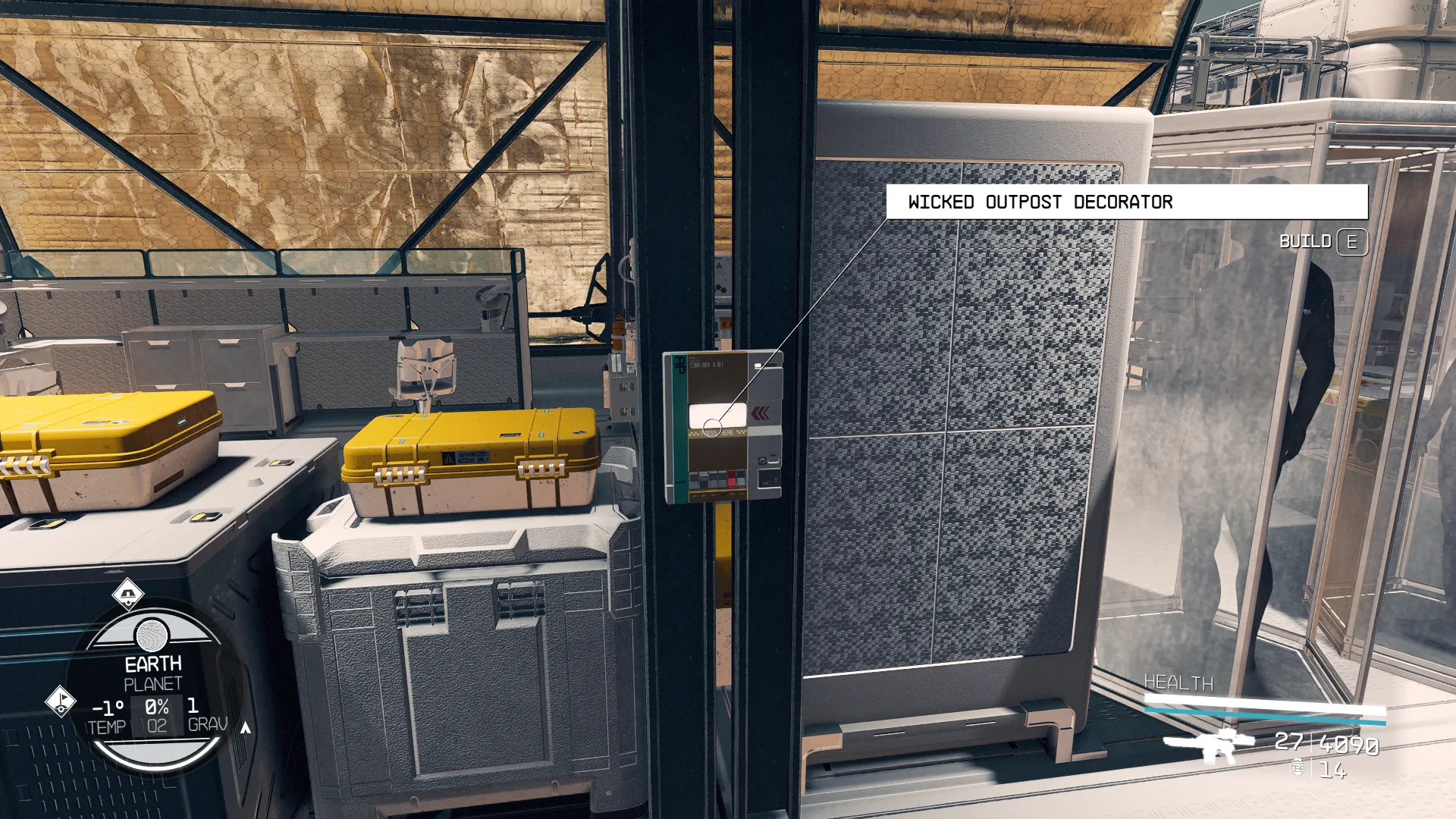Select the Earth planet compass watch

[154, 685]
